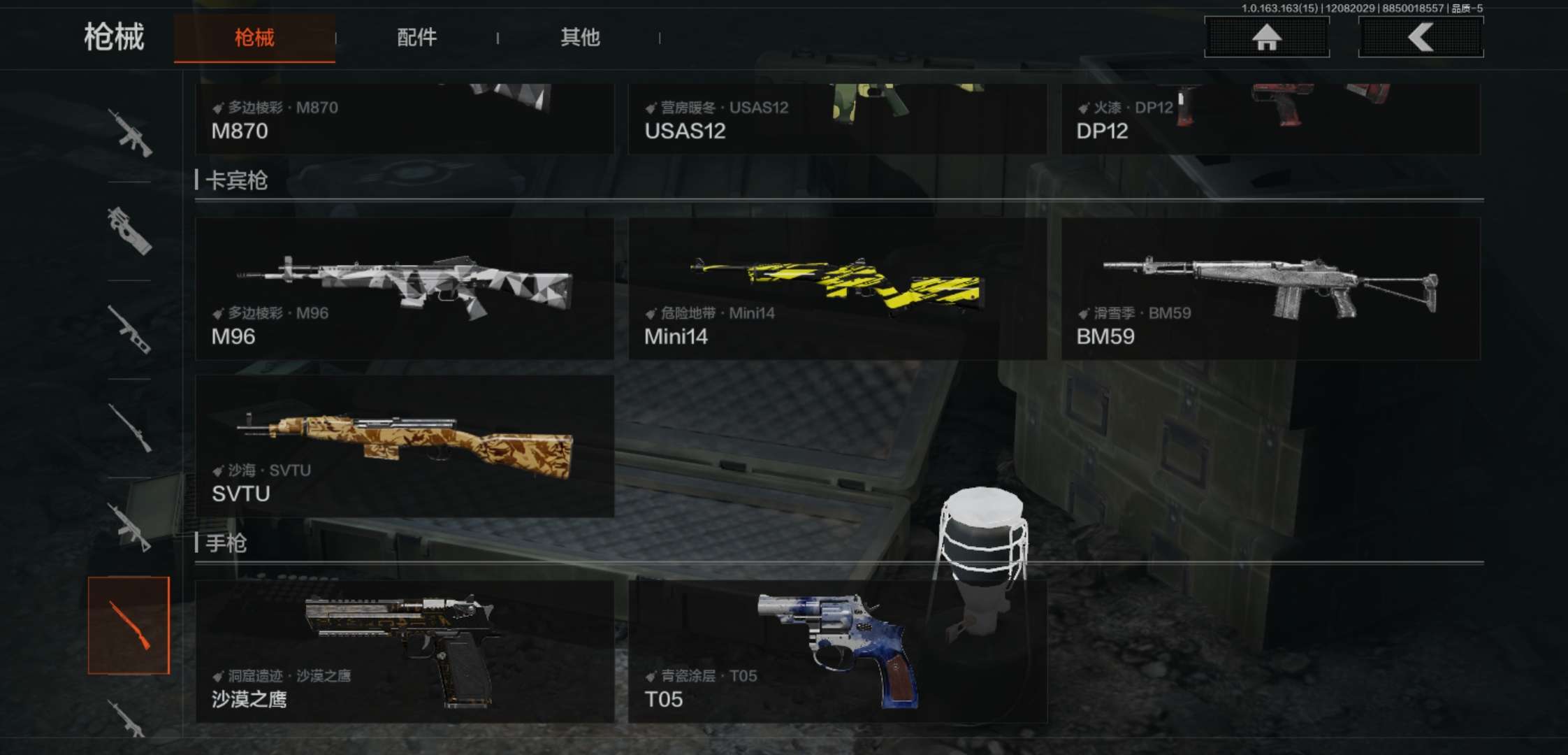The image size is (1568, 755).
Task: Click the highlighted orange rifle category icon
Action: [x=129, y=626]
